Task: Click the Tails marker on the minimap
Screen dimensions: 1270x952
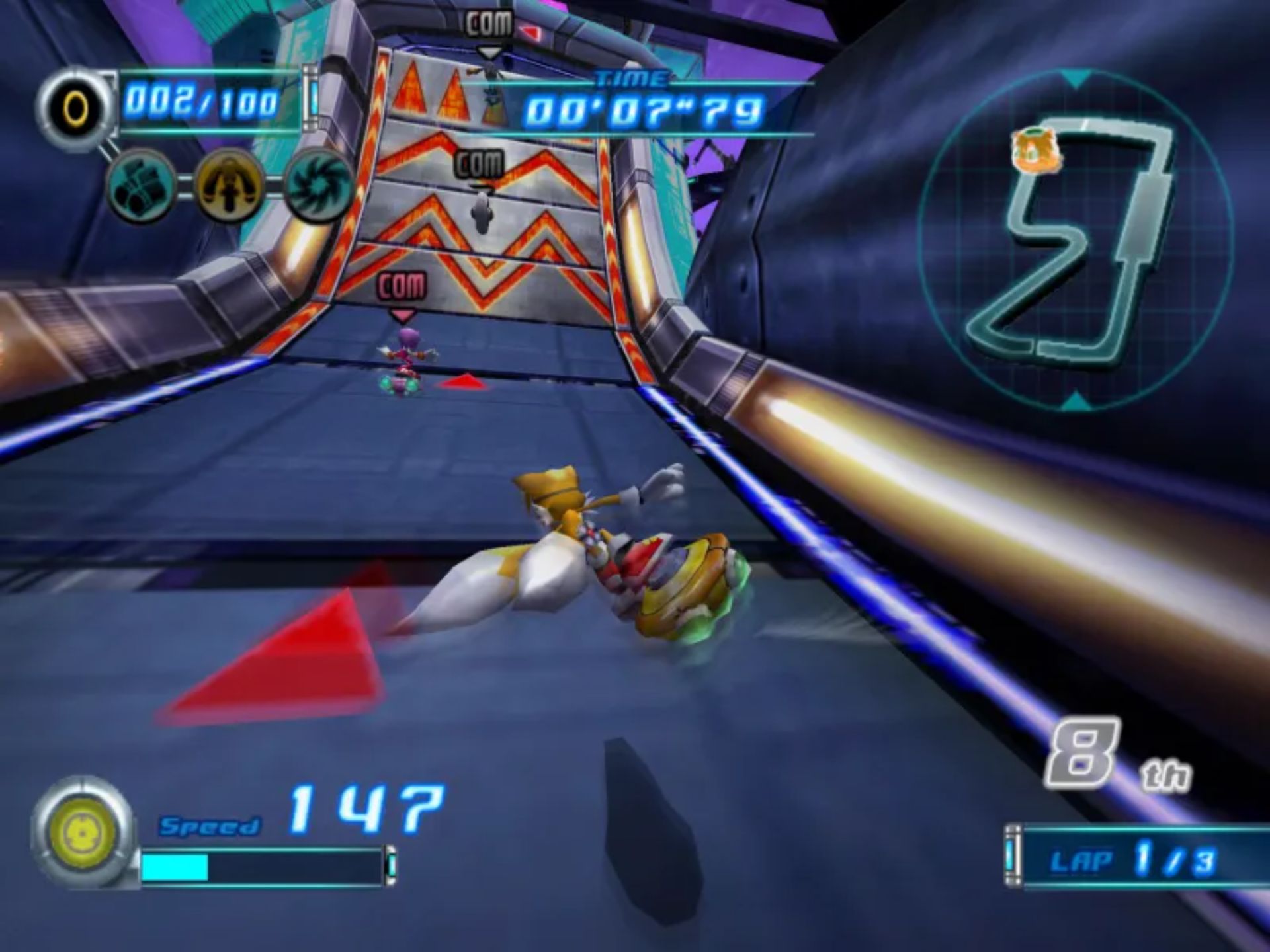Action: click(x=1036, y=151)
